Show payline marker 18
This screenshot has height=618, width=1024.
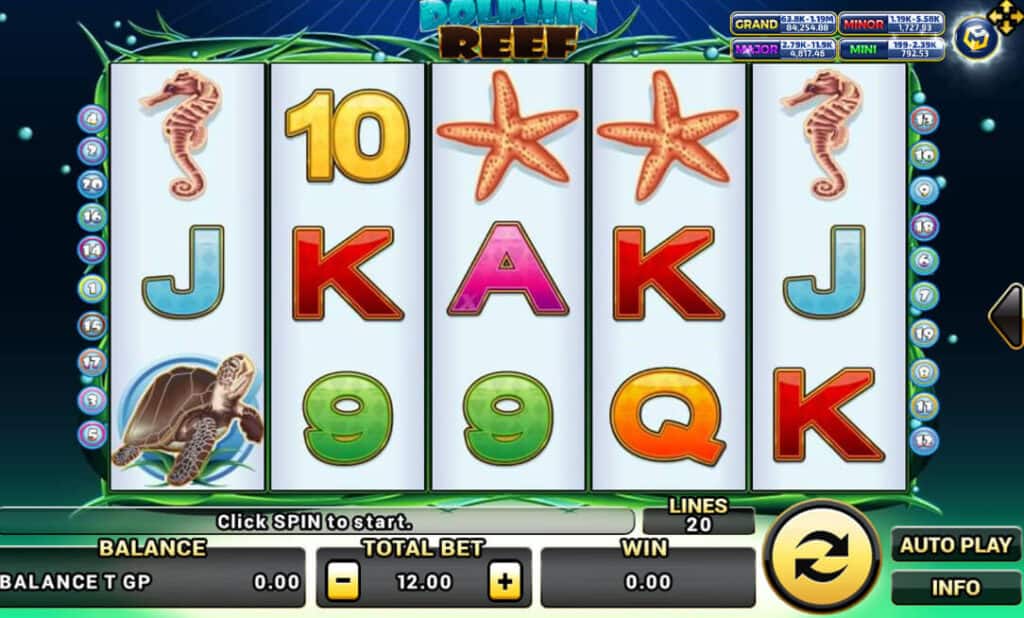coord(924,226)
